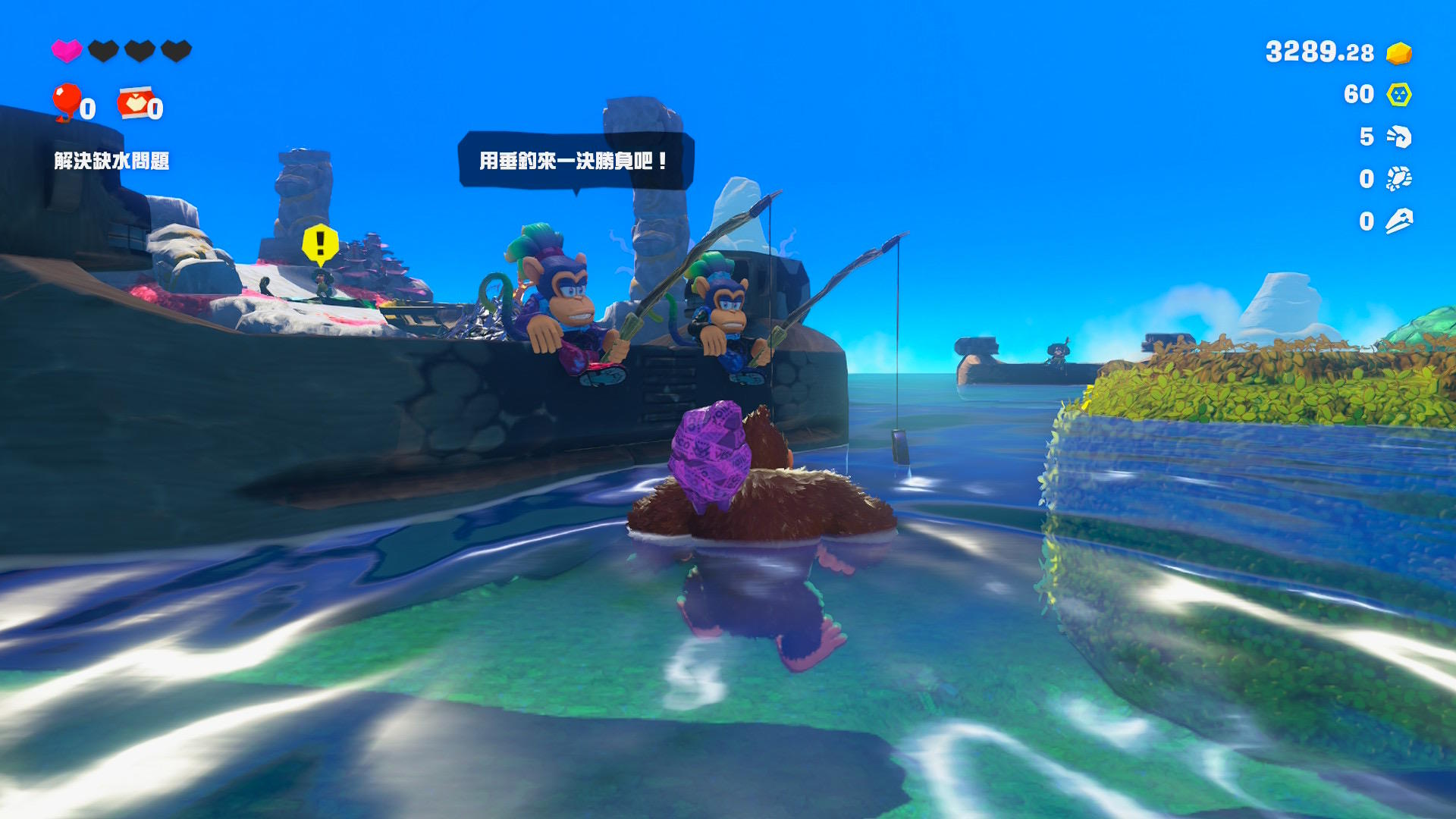This screenshot has height=819, width=1456.
Task: Click the speech bubble 用垂釣來一決勝負吧!
Action: click(575, 161)
